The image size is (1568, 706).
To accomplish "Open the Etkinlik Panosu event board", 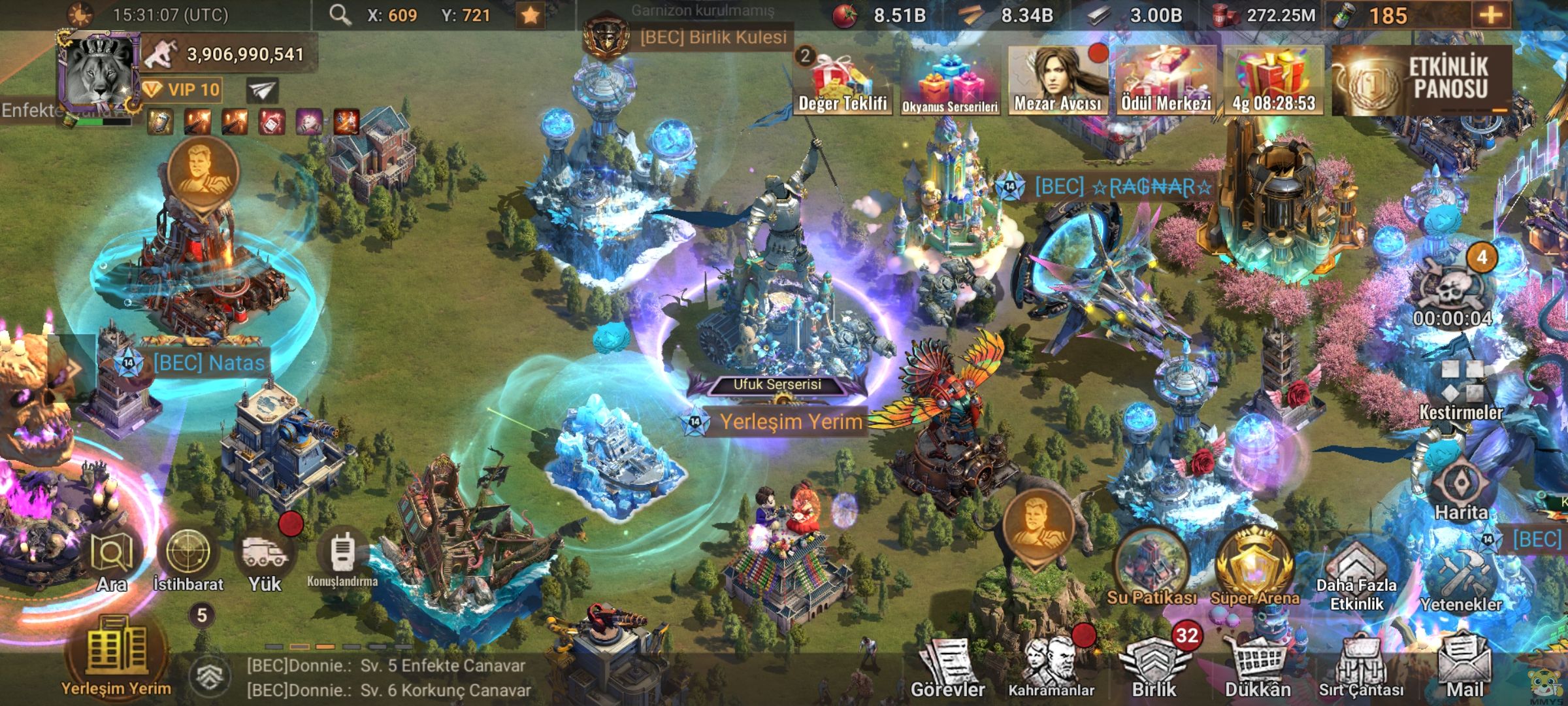I will [1422, 80].
